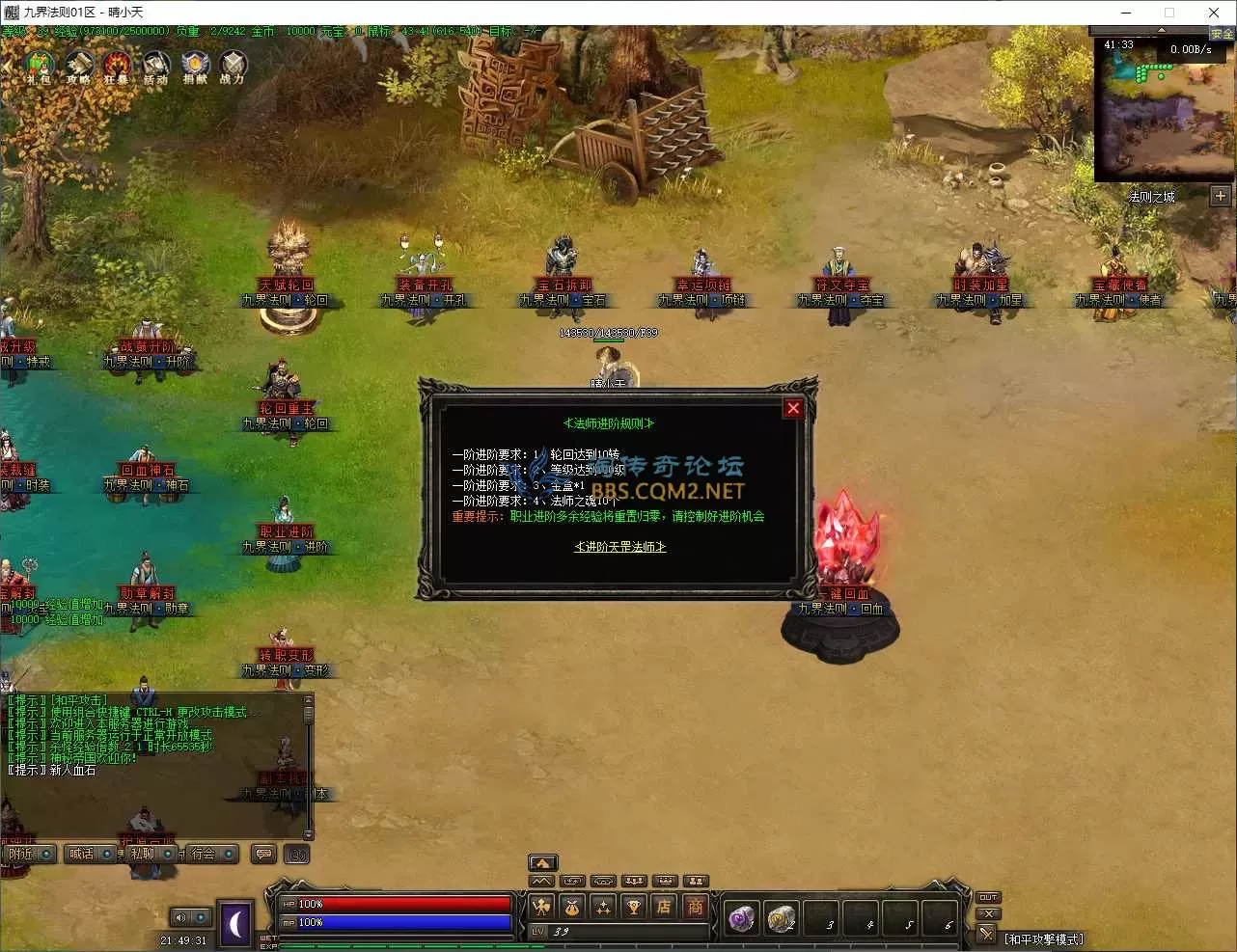Open the 活动 events icon
Screen dimensions: 1237x952
pos(155,67)
